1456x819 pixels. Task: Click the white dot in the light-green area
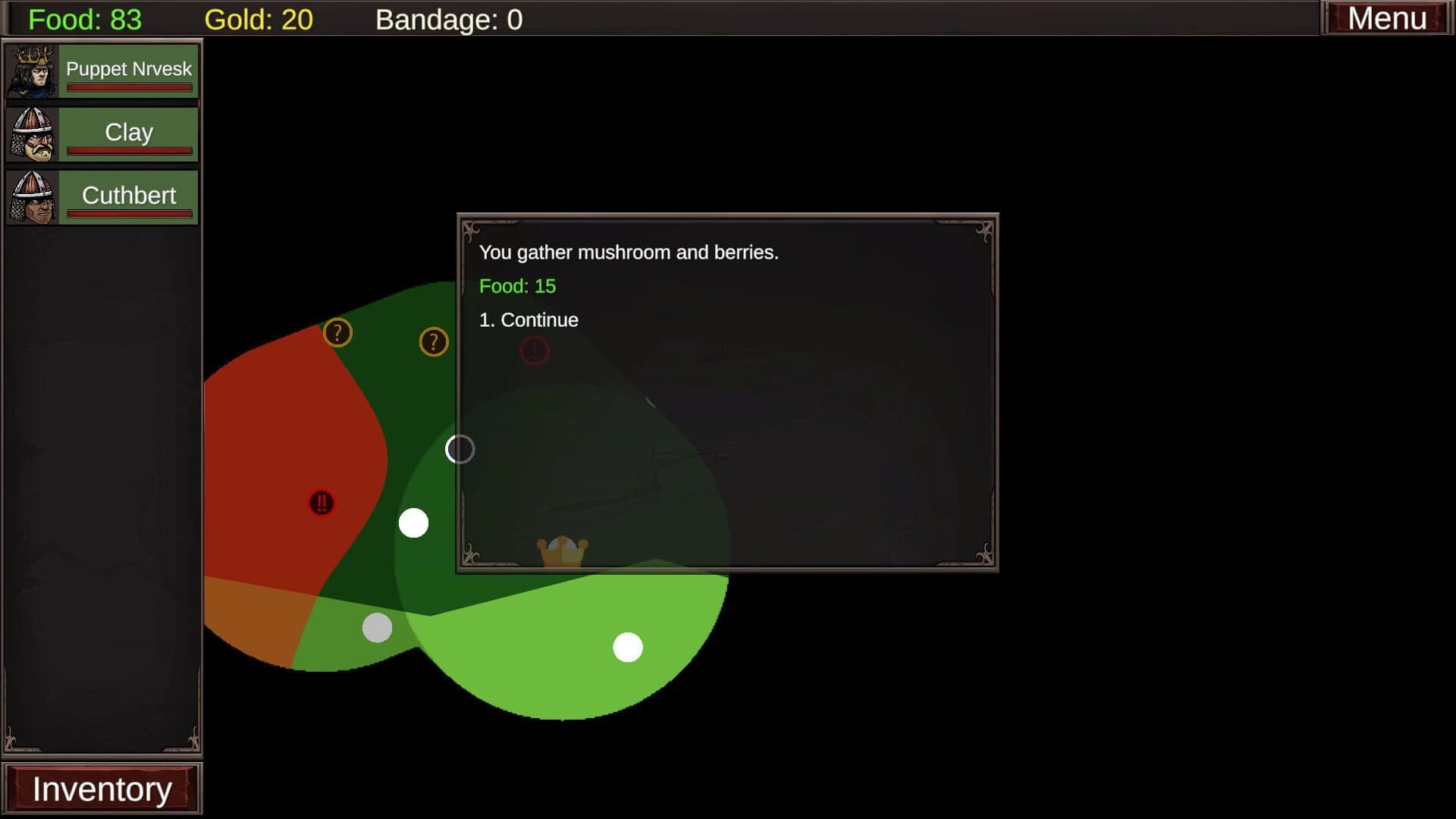click(x=626, y=647)
